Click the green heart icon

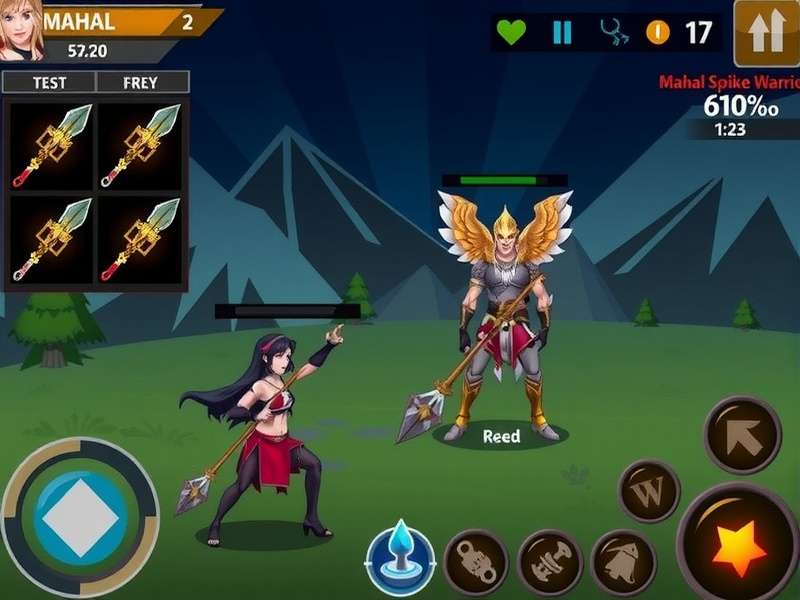coord(511,32)
